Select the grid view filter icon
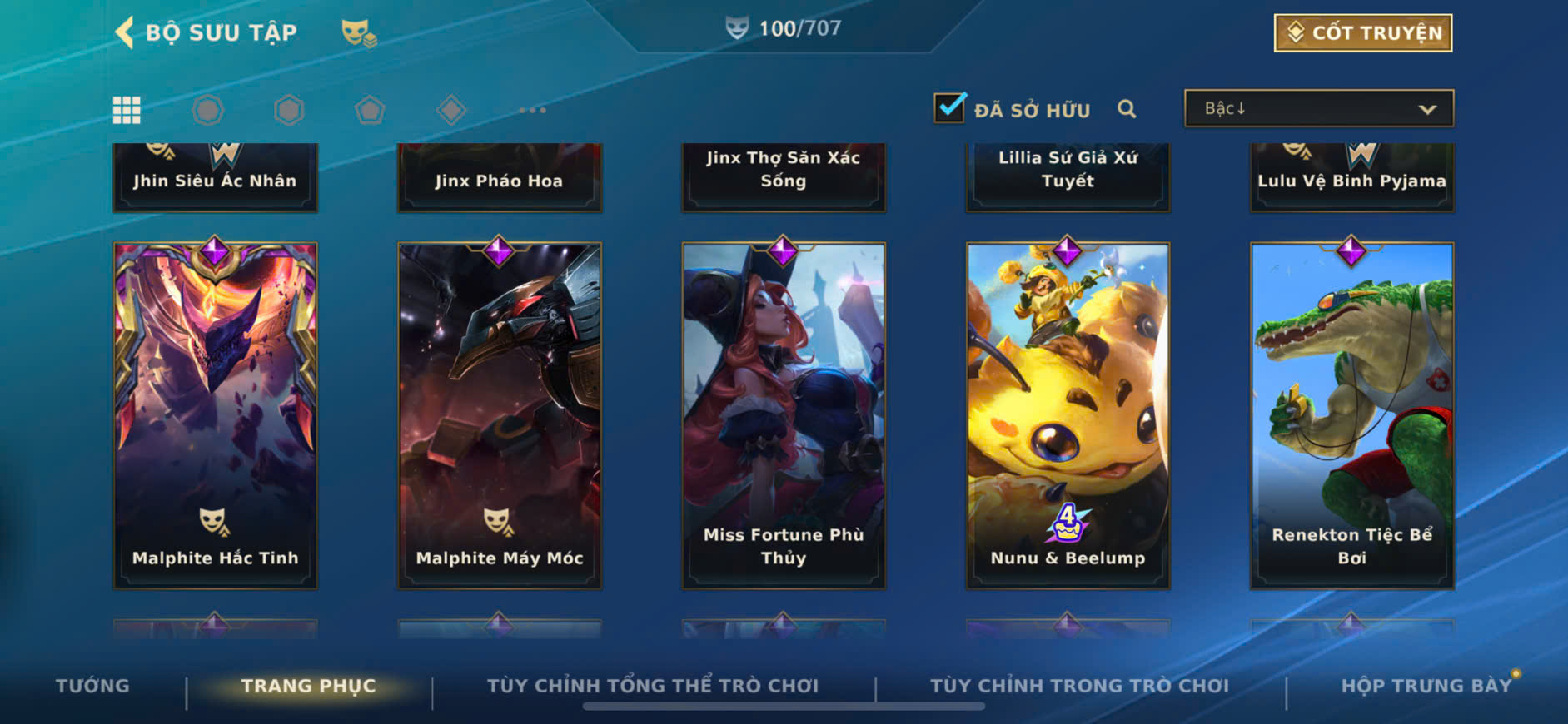 point(127,110)
